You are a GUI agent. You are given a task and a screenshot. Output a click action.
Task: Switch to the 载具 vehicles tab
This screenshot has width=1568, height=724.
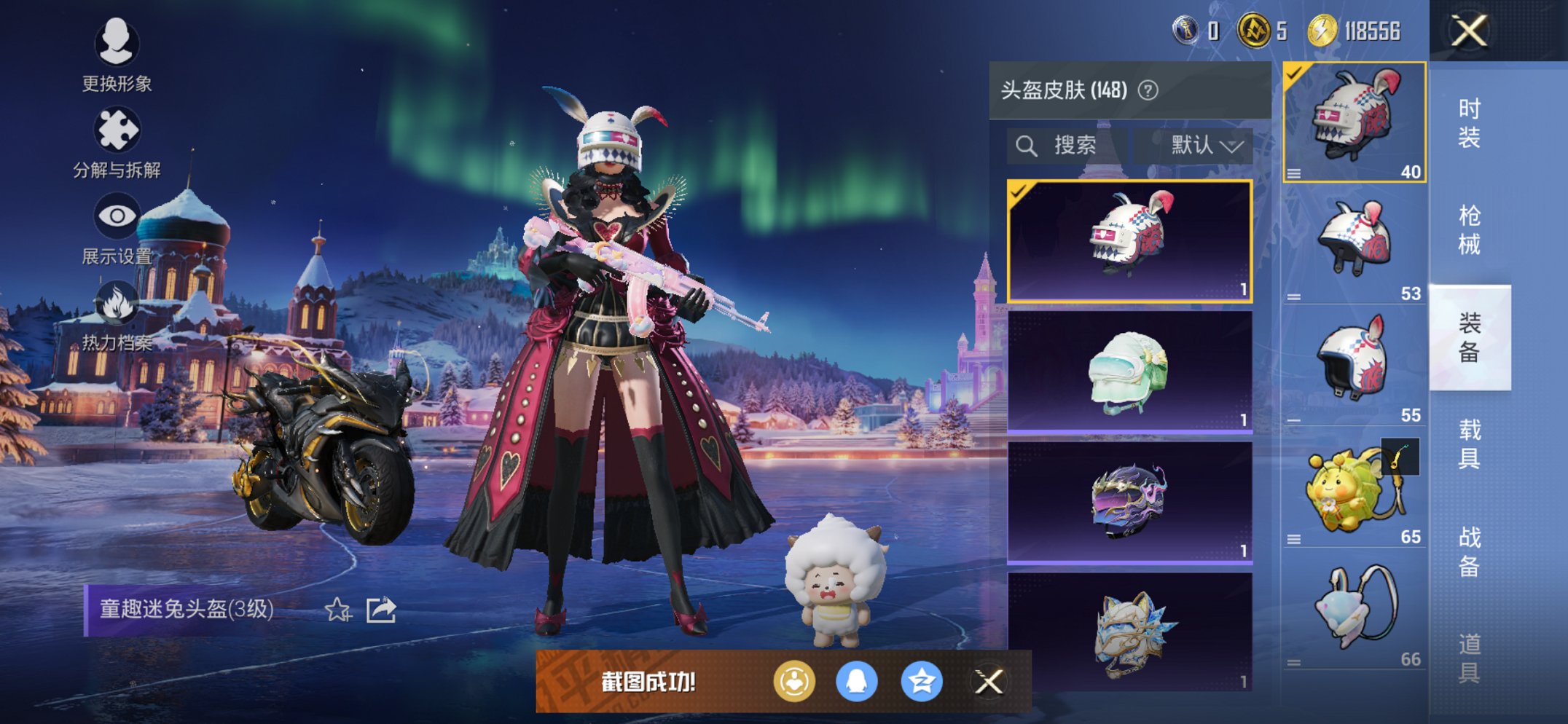point(1469,444)
